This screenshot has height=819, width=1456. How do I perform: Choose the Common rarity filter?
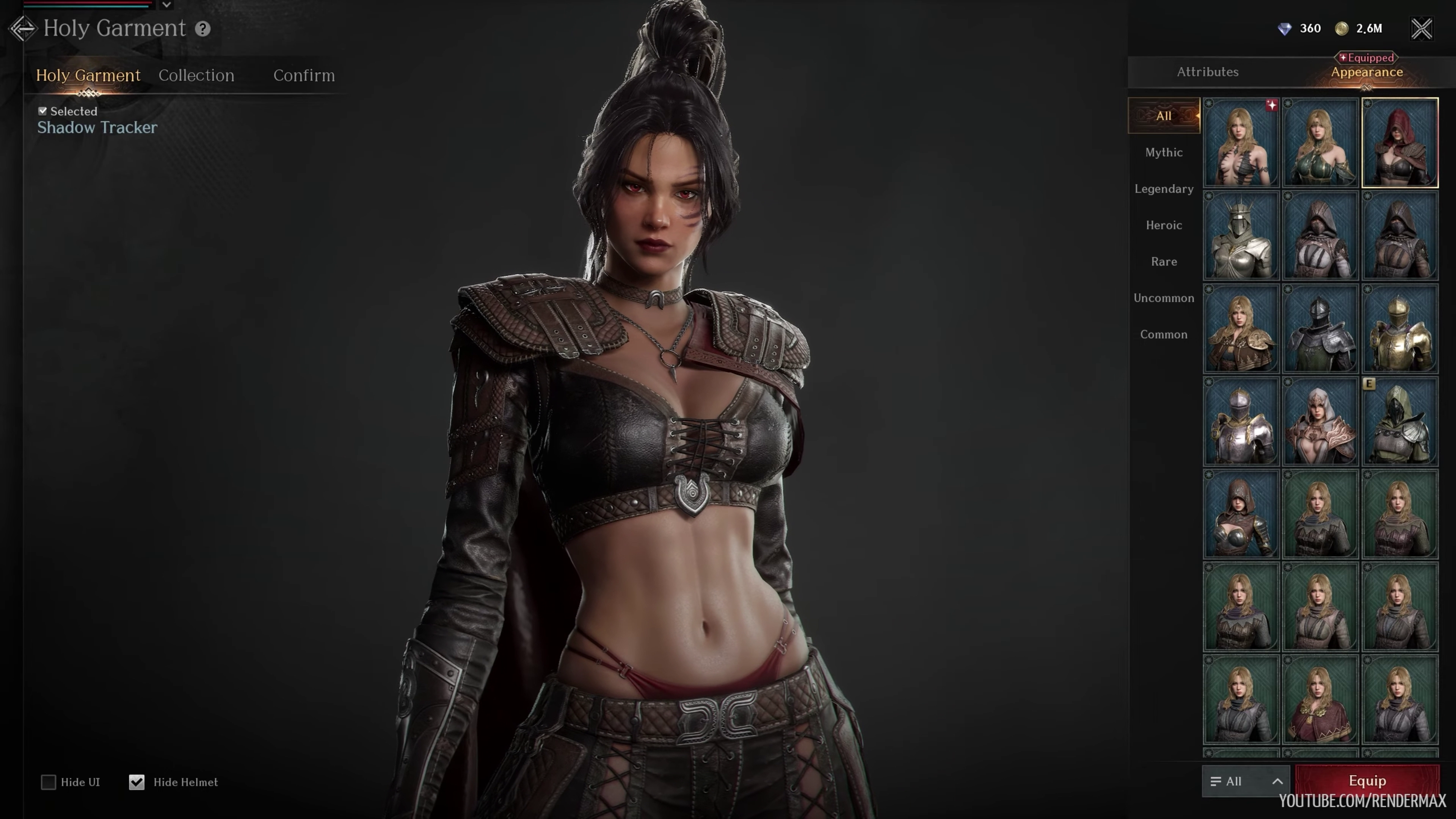[x=1164, y=334]
